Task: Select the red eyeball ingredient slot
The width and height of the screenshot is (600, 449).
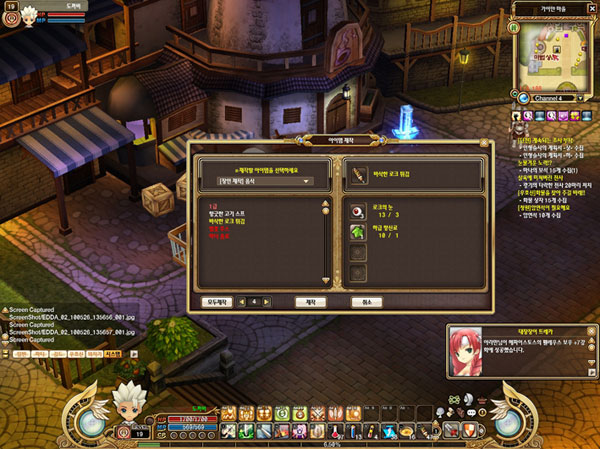Action: (x=359, y=211)
